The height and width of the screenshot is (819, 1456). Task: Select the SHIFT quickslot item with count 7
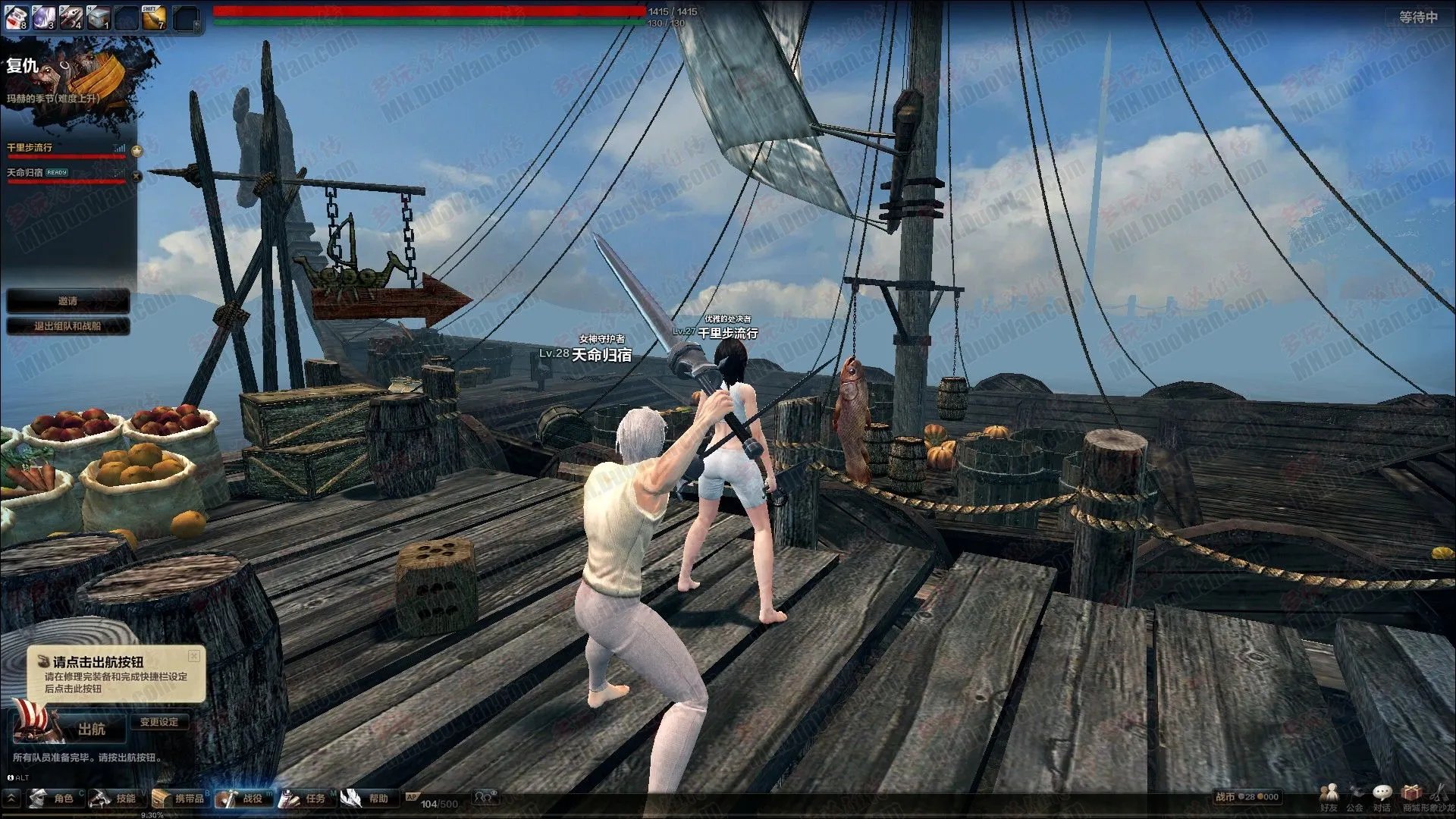coord(153,18)
